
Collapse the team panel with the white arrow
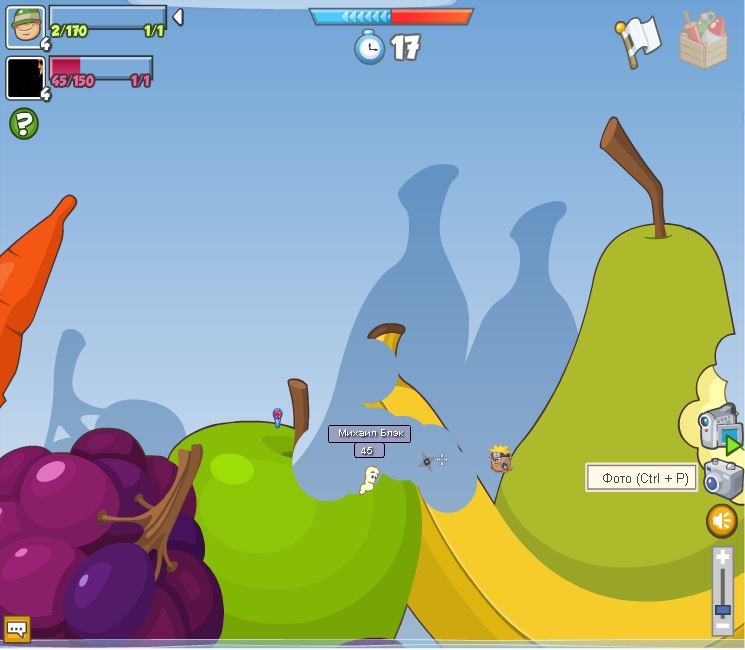178,17
